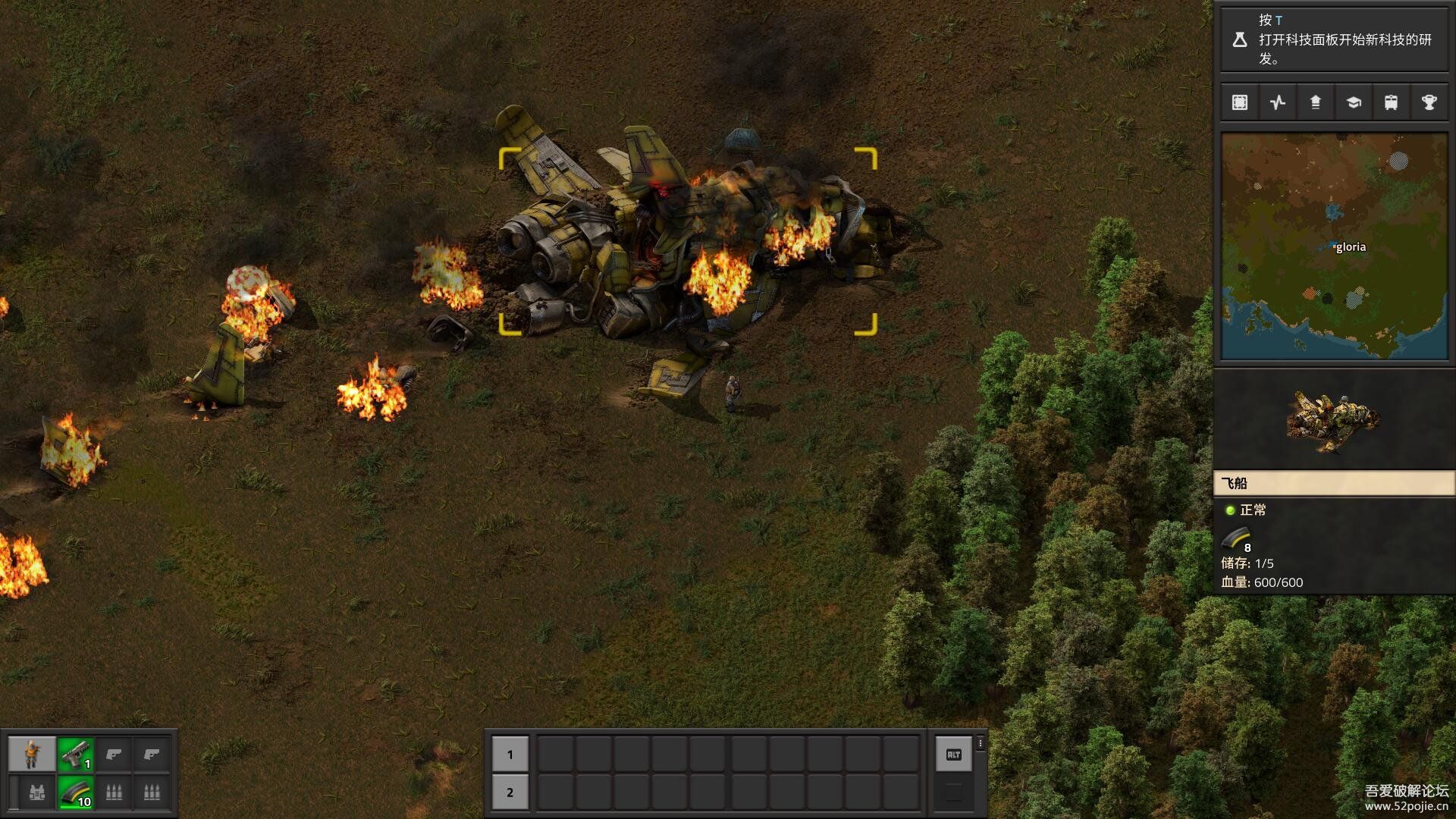Open the bonuses upward-arrow icon
1456x819 pixels.
(x=1316, y=102)
